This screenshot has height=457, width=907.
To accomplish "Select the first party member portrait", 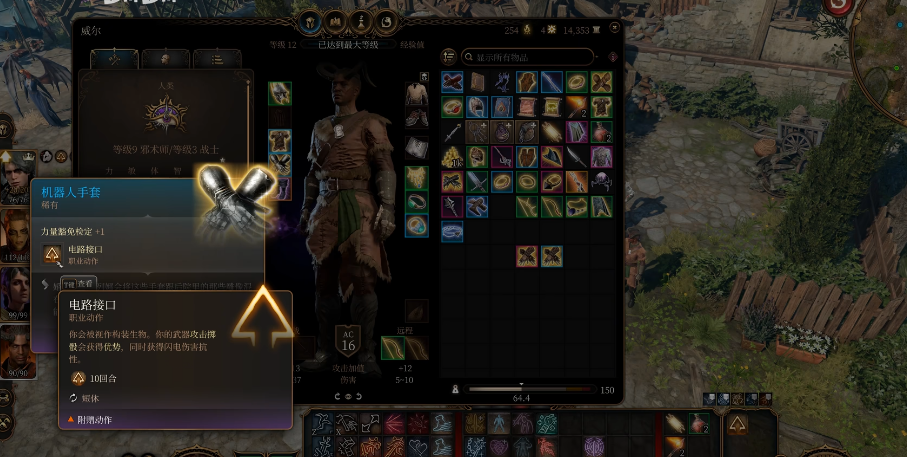I will click(14, 180).
